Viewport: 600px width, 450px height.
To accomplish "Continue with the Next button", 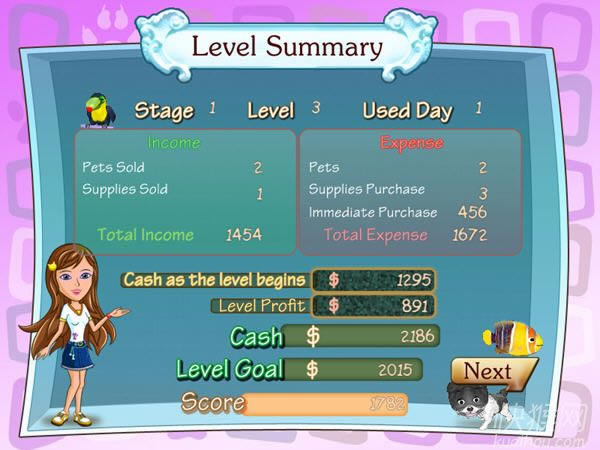I will click(x=488, y=372).
